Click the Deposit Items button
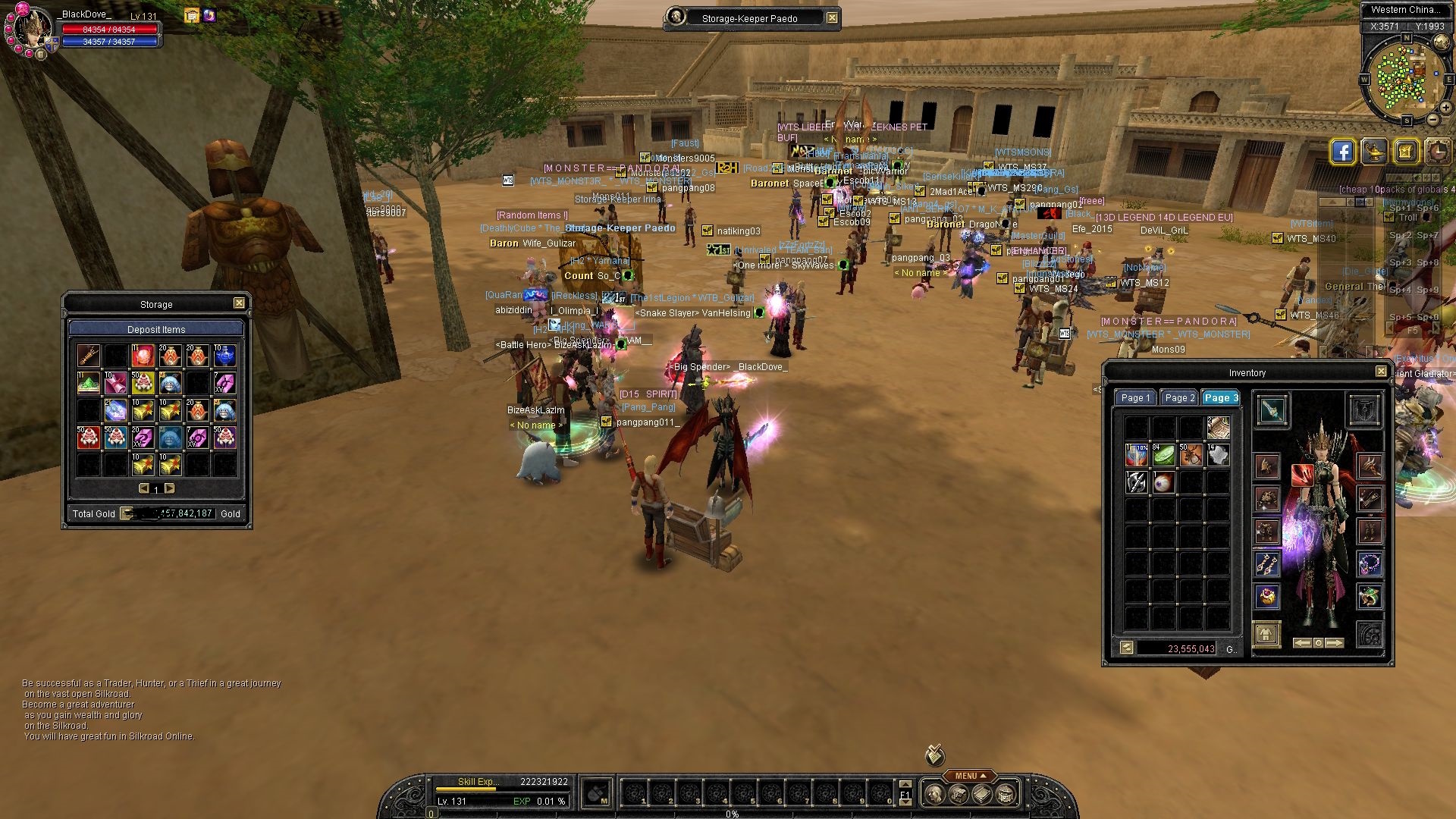The height and width of the screenshot is (819, 1456). 156,329
